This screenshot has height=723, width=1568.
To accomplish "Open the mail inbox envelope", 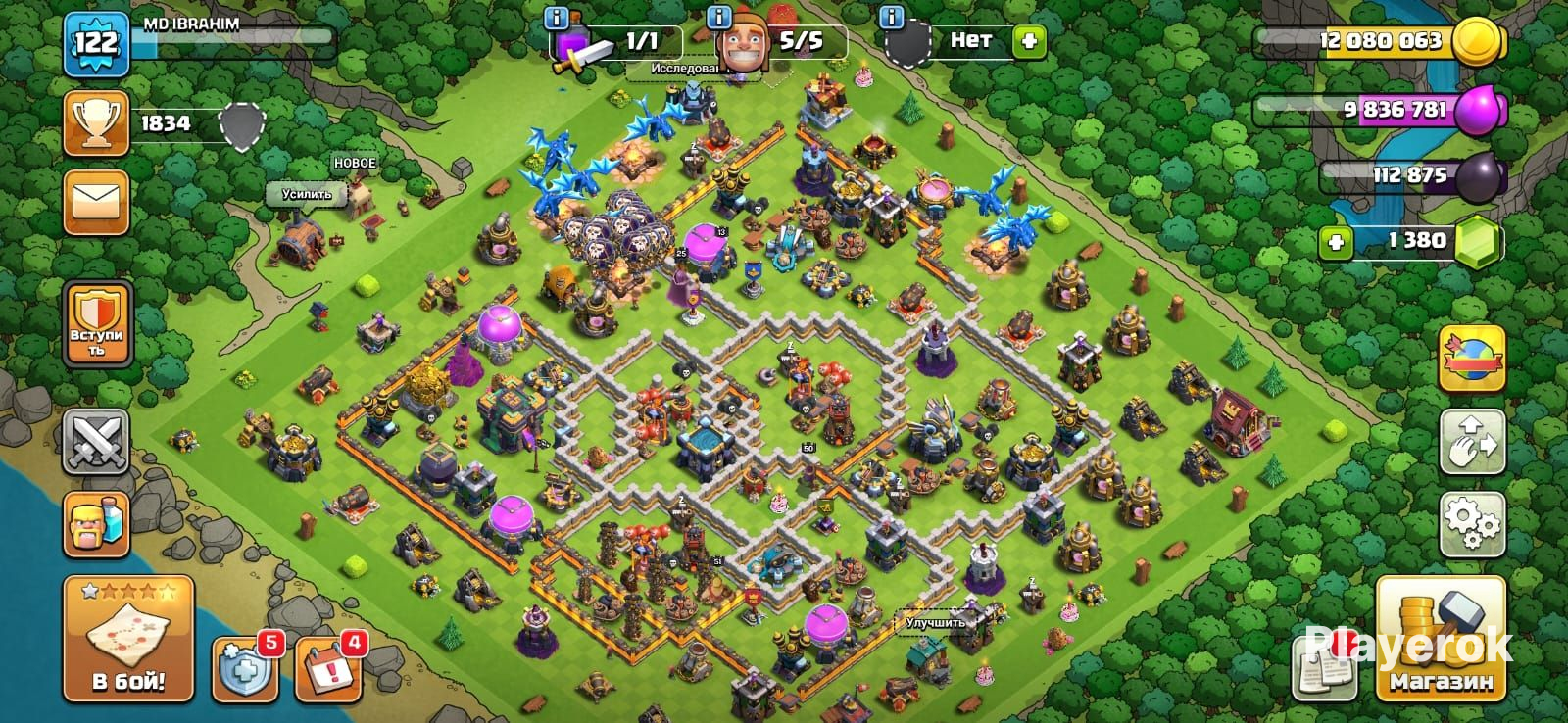I will [96, 203].
